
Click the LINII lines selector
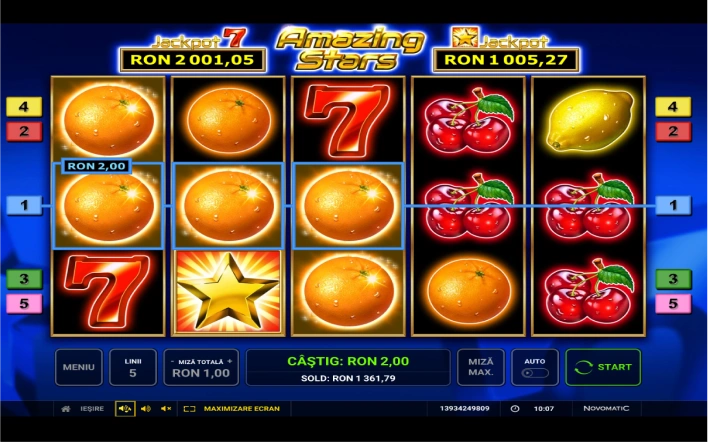coord(133,367)
